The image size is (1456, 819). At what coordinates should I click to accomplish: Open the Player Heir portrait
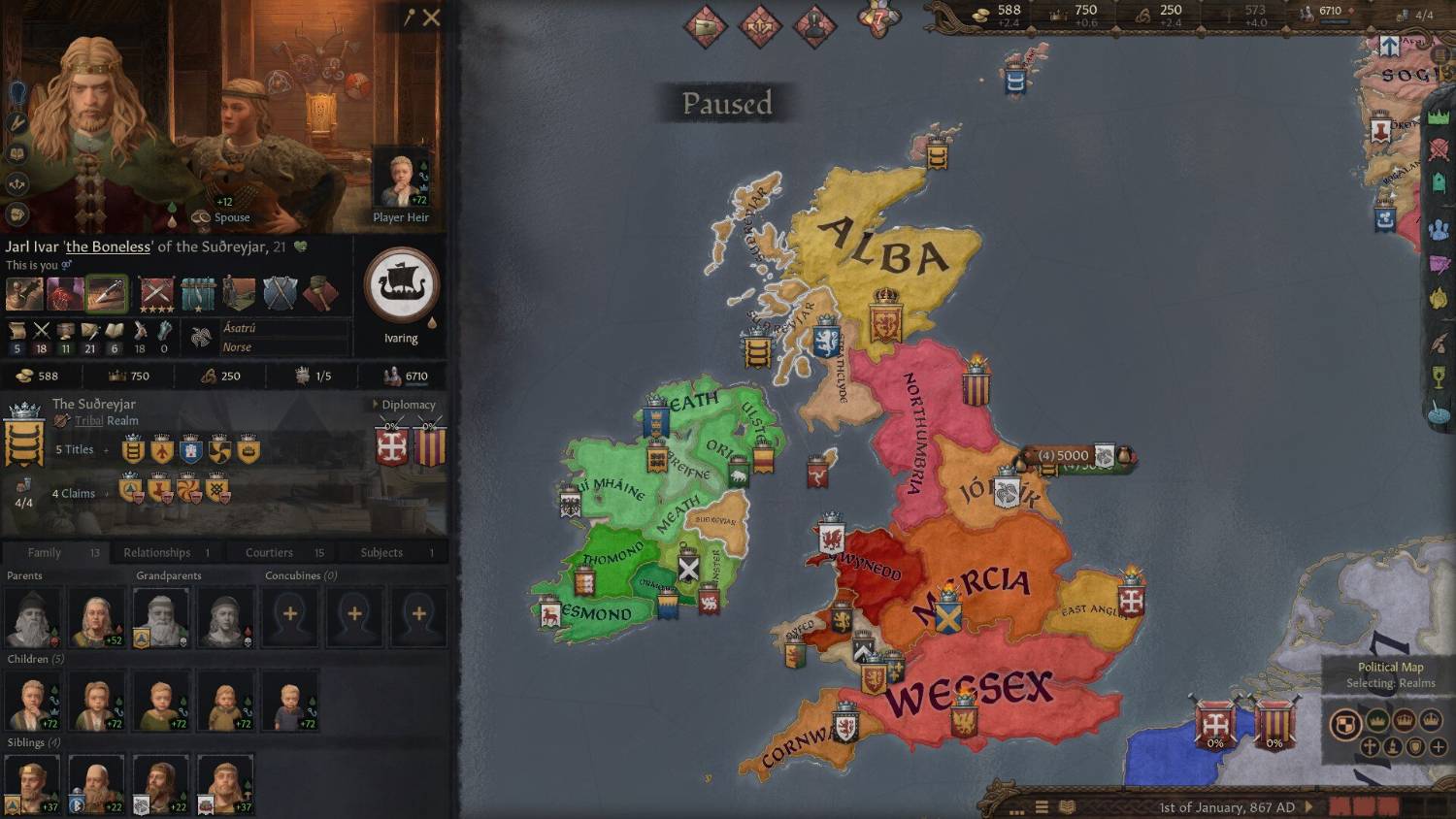pos(400,180)
